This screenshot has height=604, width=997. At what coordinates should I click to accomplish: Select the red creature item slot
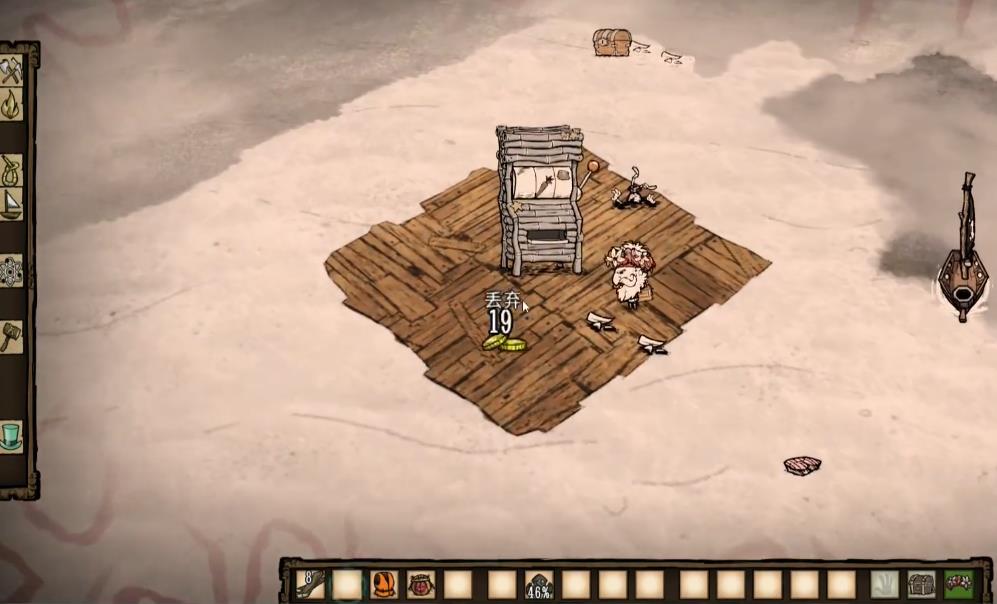pyautogui.click(x=421, y=584)
